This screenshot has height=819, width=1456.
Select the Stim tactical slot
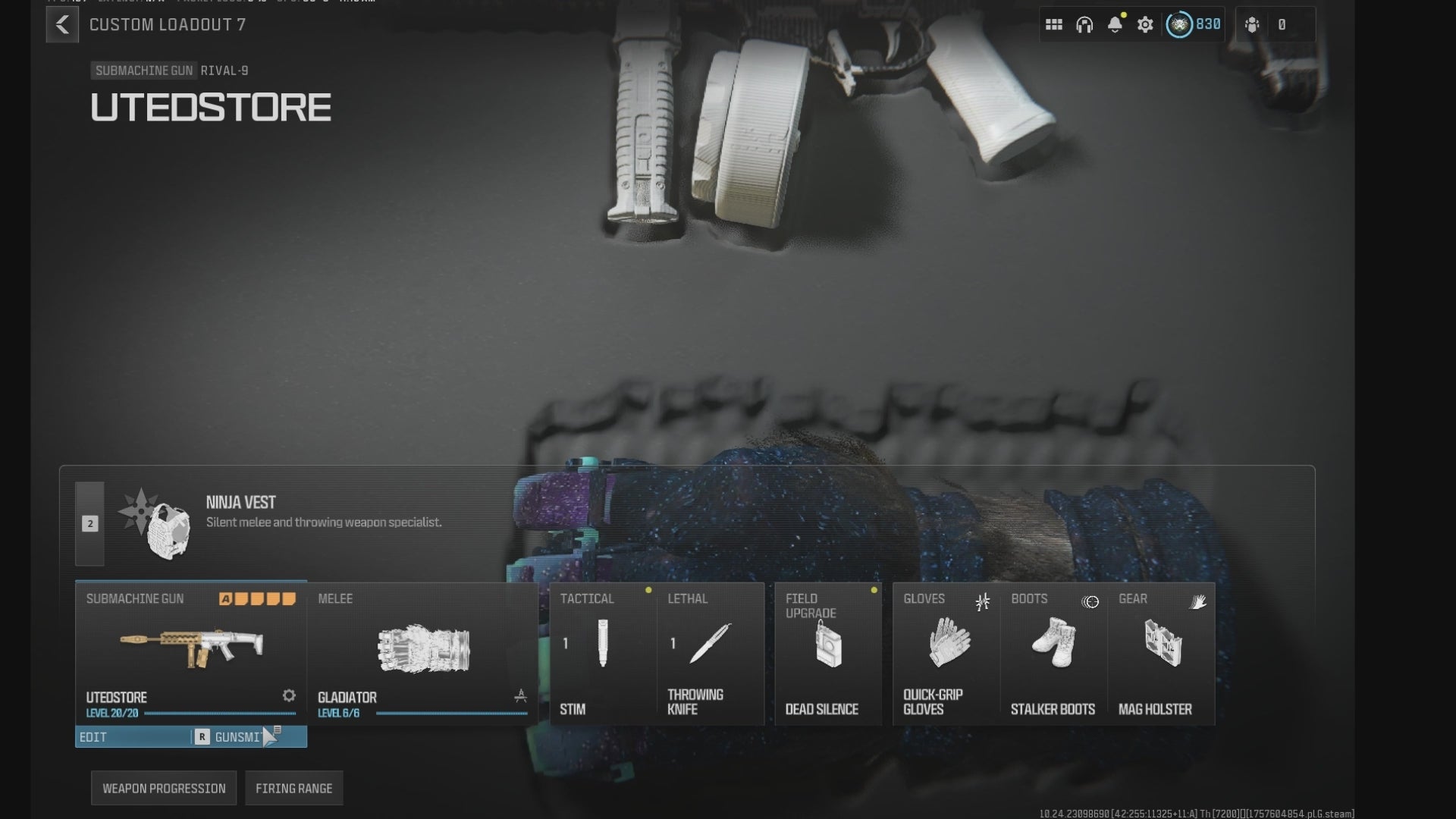click(x=603, y=652)
